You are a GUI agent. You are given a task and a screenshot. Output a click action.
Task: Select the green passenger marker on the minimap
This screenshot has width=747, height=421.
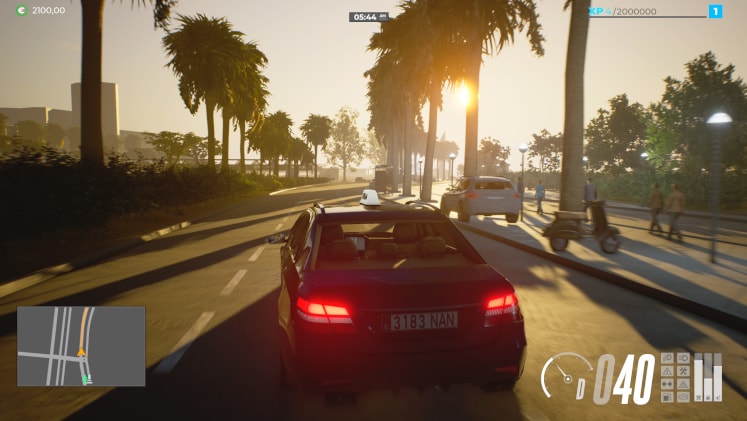click(x=87, y=379)
